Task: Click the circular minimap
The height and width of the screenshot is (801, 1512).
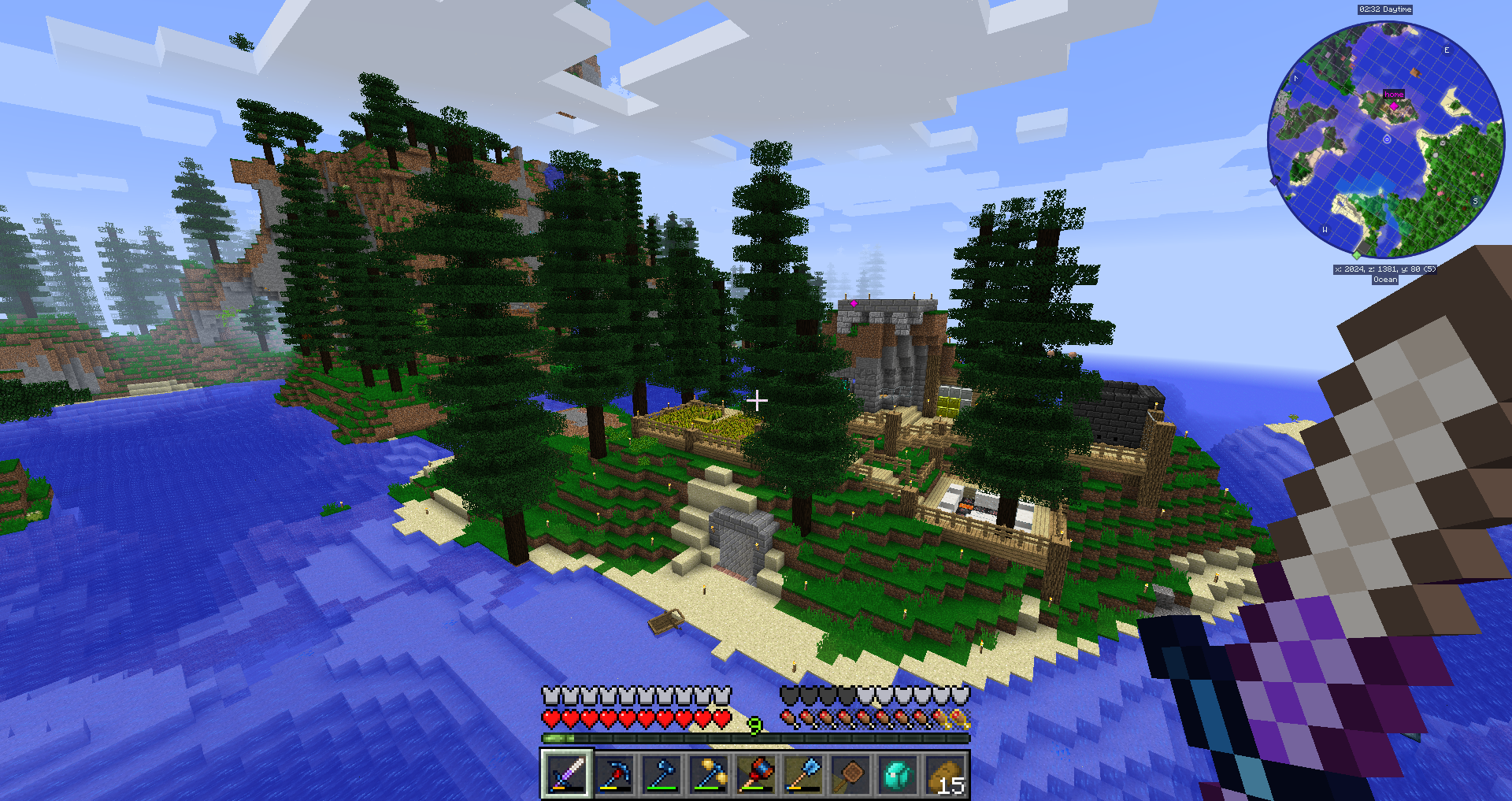Action: click(x=1385, y=140)
